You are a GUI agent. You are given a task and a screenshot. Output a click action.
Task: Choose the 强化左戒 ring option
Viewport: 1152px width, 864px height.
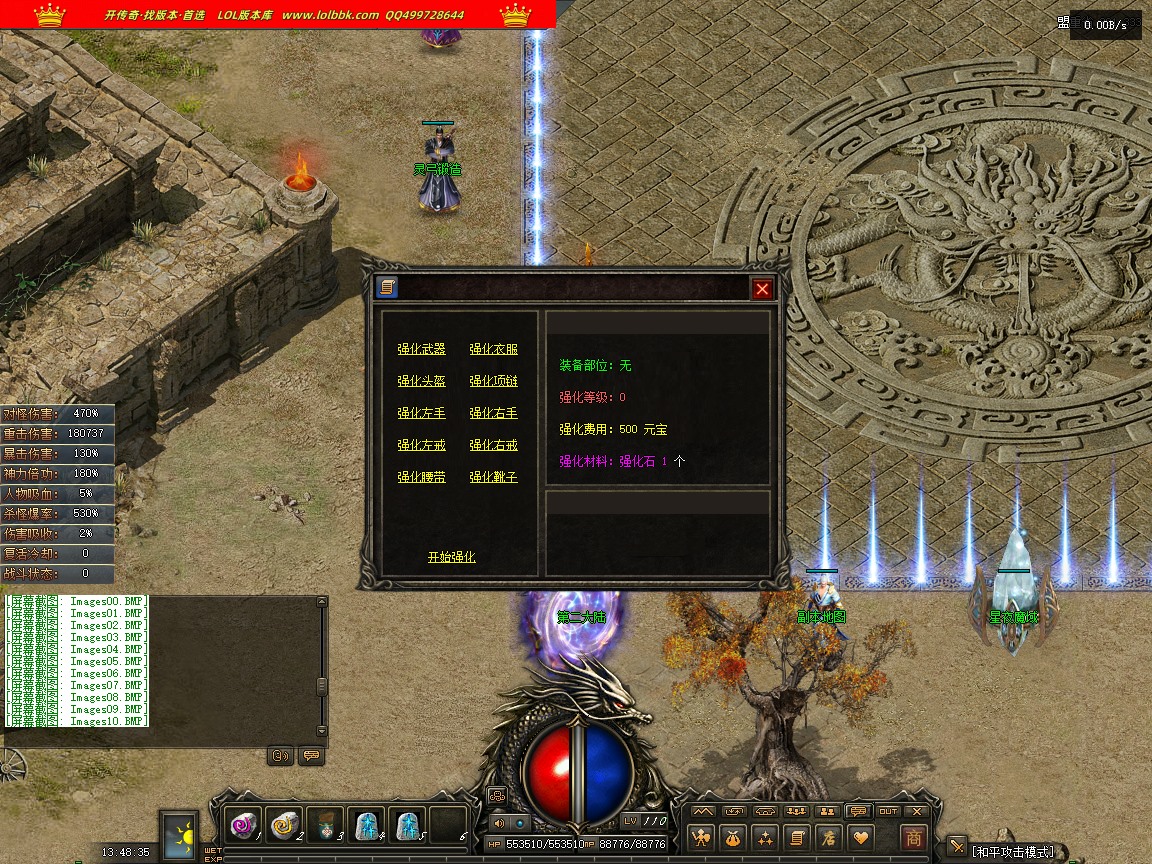tap(421, 445)
